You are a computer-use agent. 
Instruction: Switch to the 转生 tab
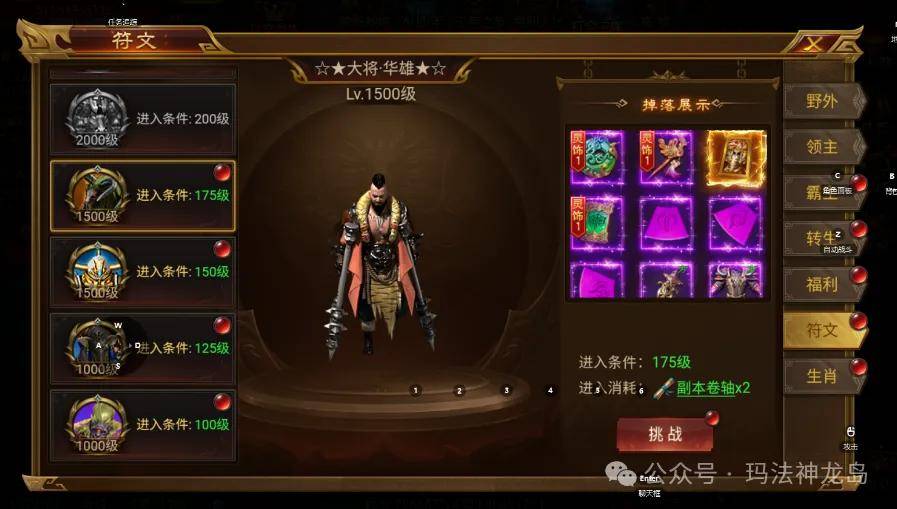click(821, 238)
